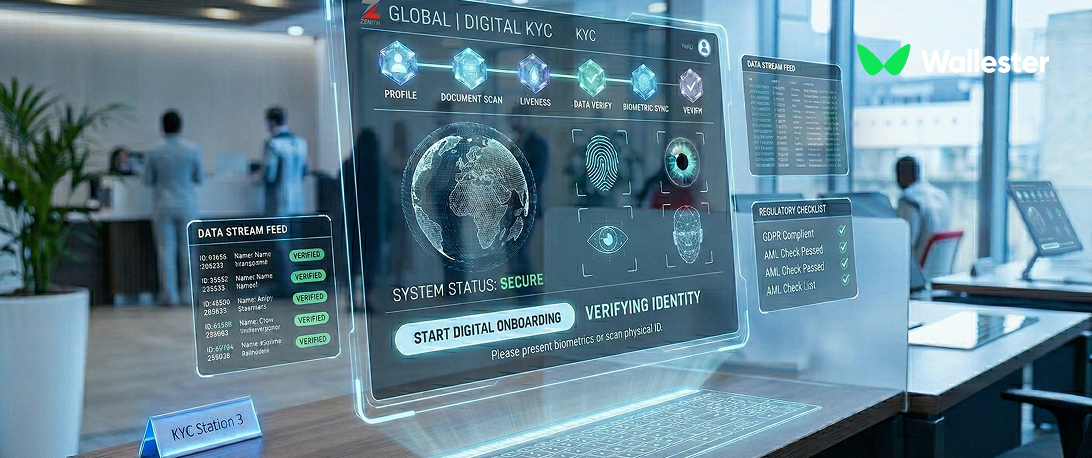Choose the Liveness step hexagon

tap(535, 73)
